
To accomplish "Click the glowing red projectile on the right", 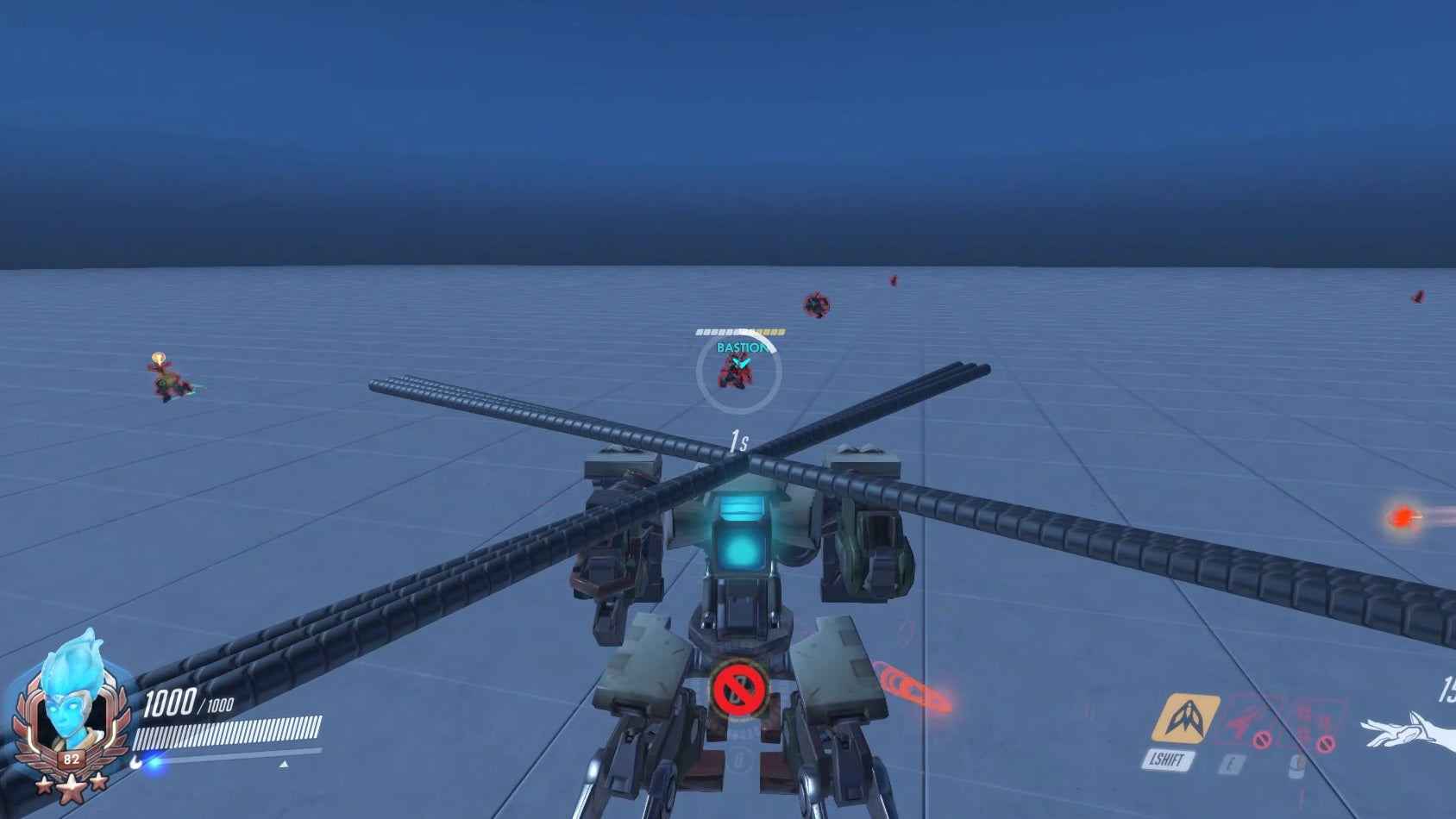I will click(x=1404, y=517).
